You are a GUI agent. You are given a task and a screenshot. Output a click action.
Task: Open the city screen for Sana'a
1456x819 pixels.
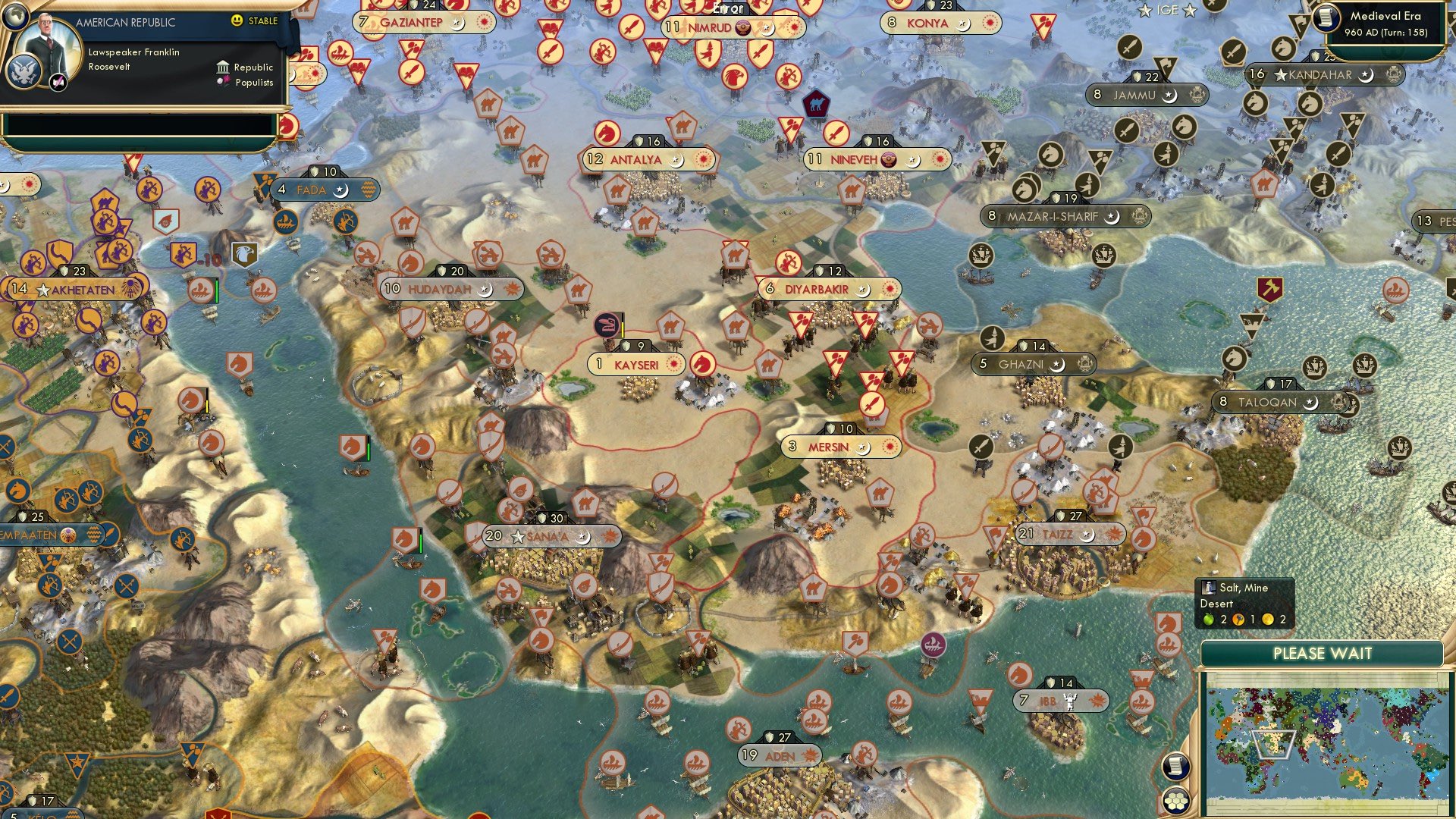tap(548, 536)
